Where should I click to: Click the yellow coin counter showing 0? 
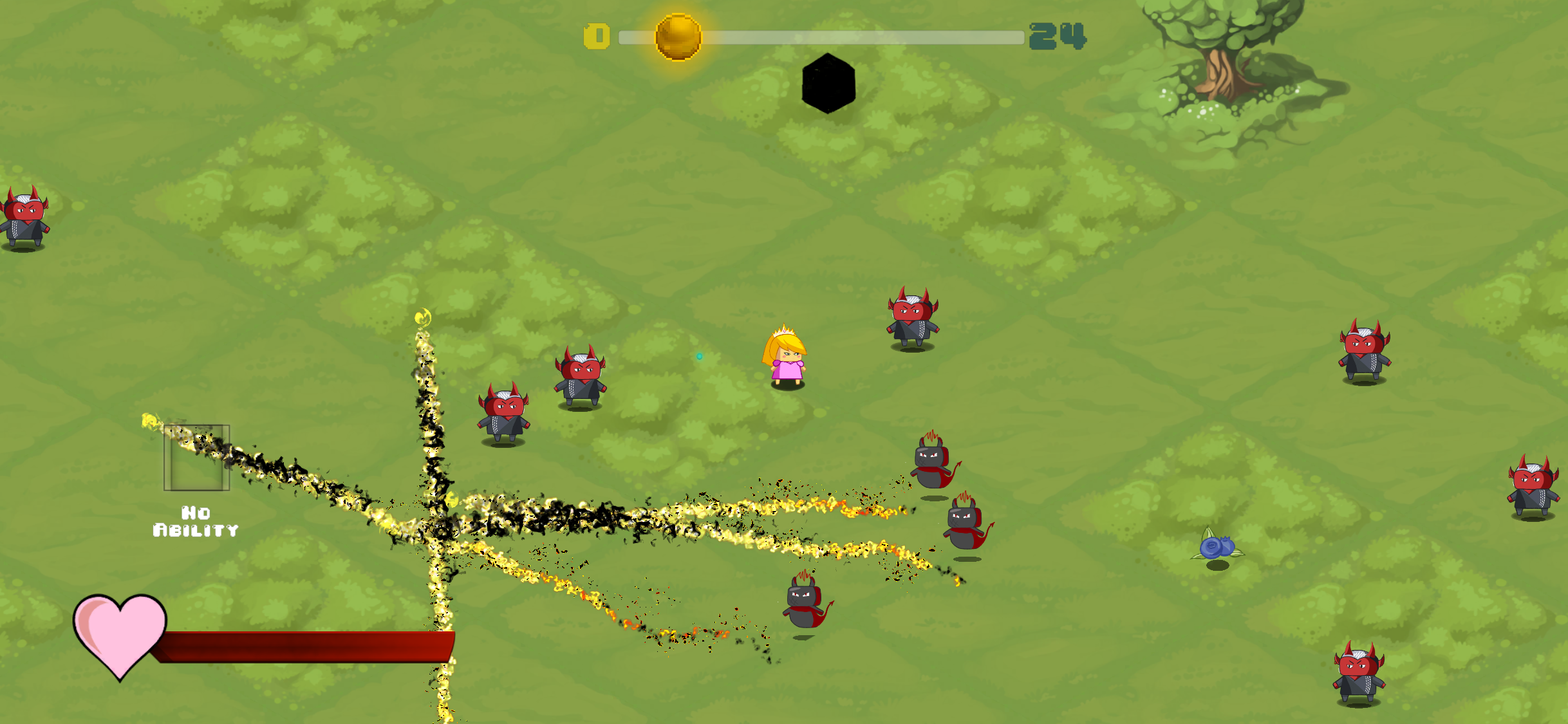pos(596,37)
